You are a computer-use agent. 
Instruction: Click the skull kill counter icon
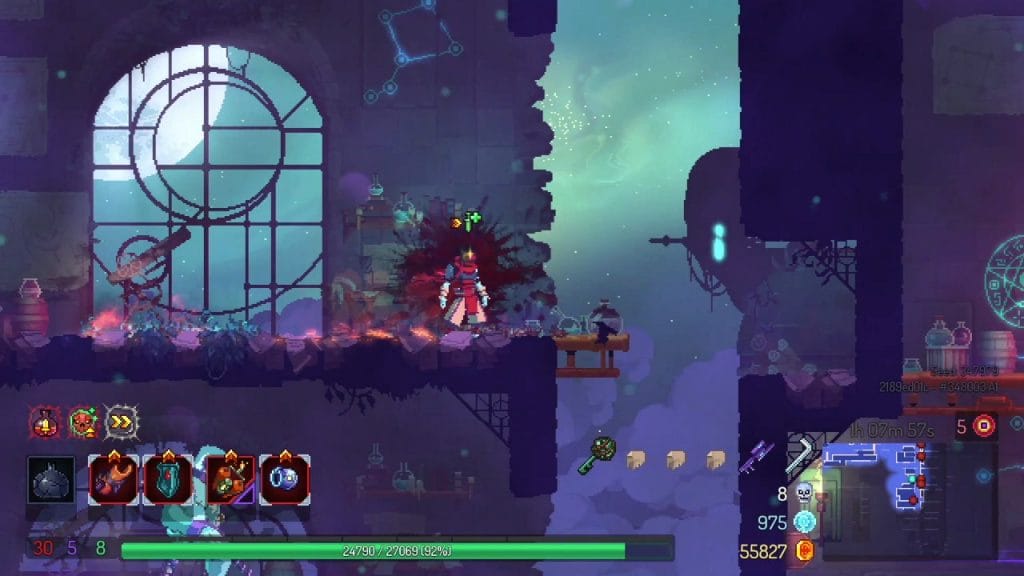tap(804, 492)
